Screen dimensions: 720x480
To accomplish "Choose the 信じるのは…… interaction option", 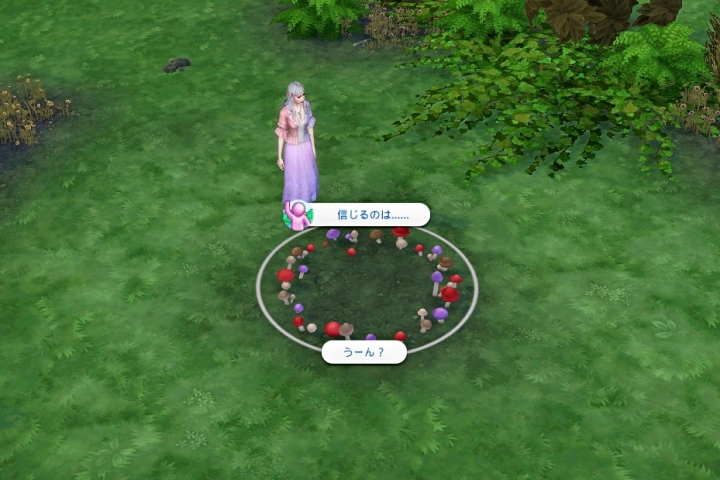I will (x=366, y=215).
